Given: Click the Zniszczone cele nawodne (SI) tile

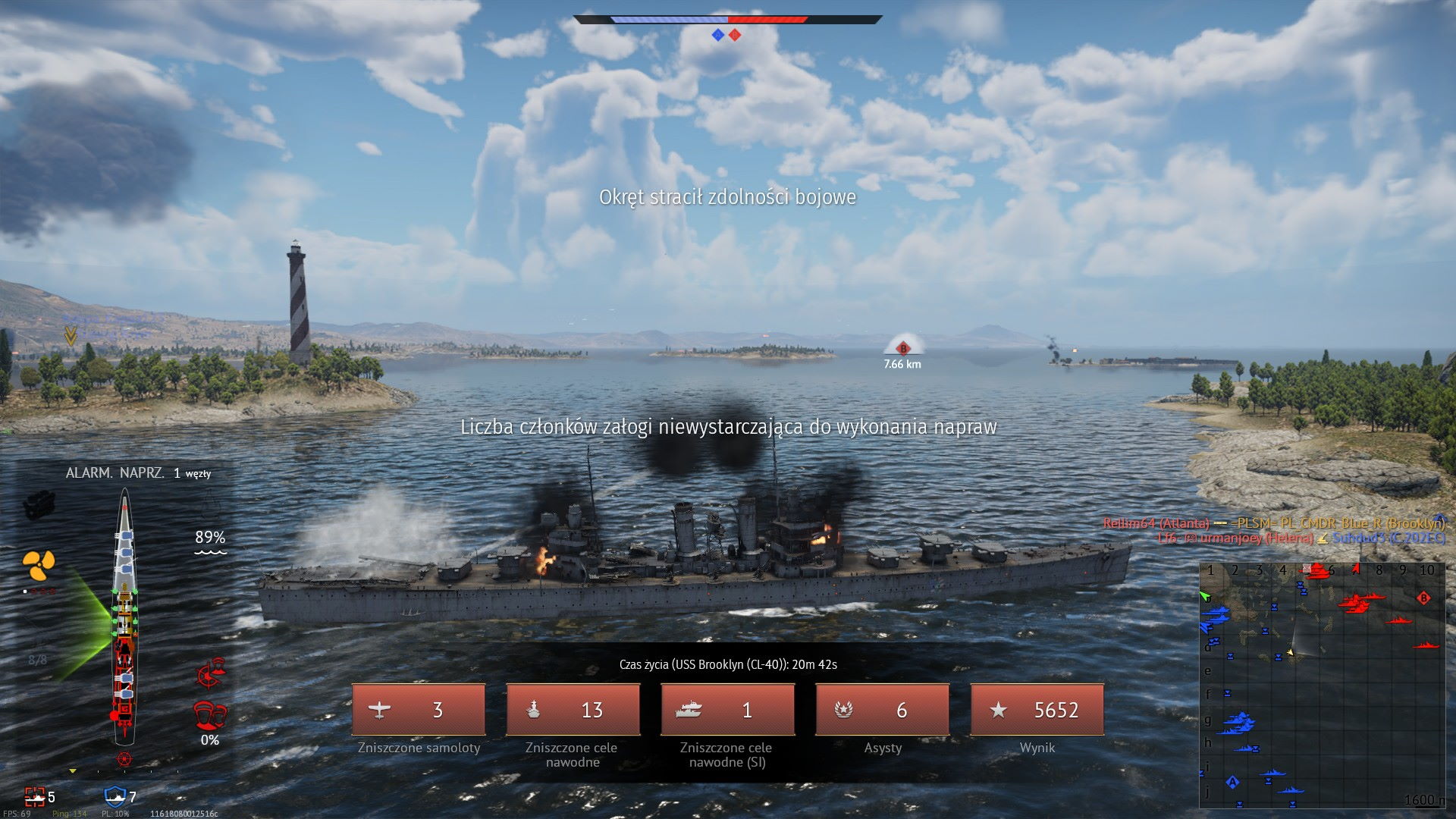Looking at the screenshot, I should (x=727, y=710).
